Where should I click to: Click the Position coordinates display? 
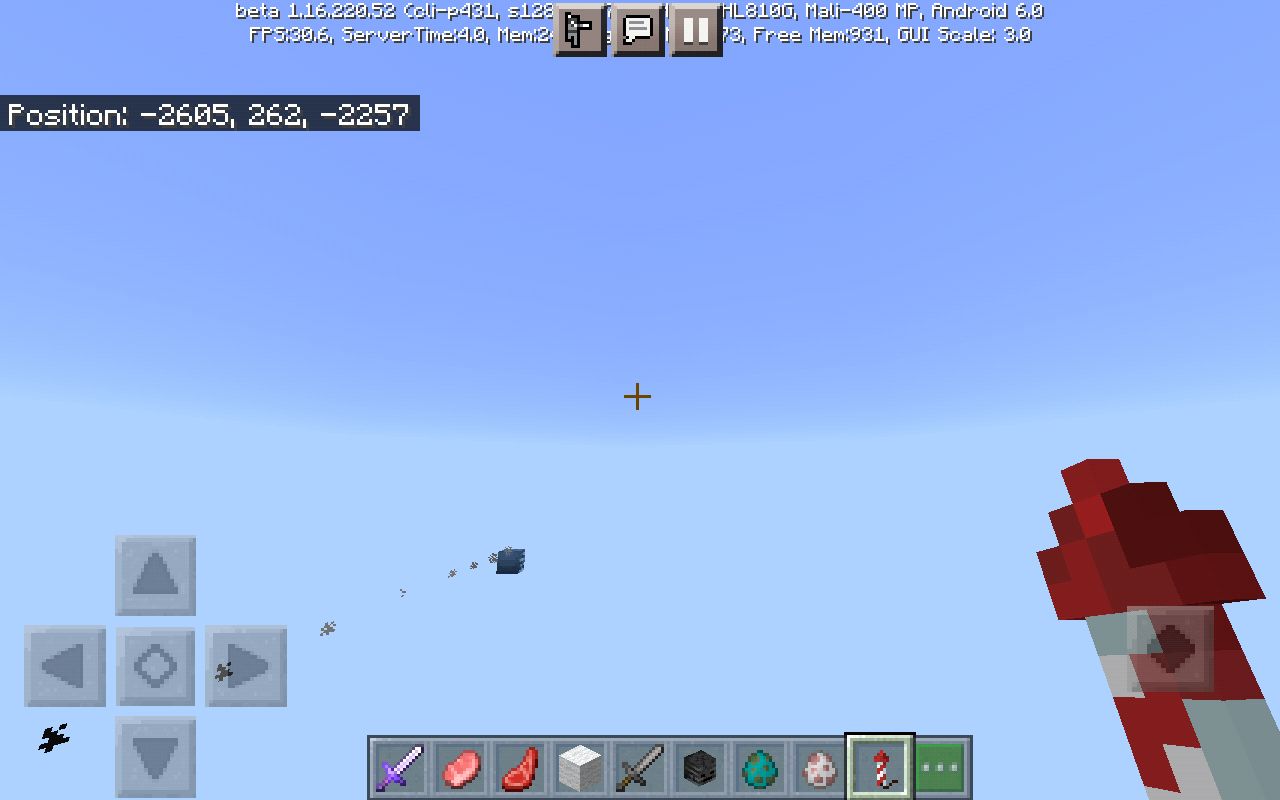(208, 113)
